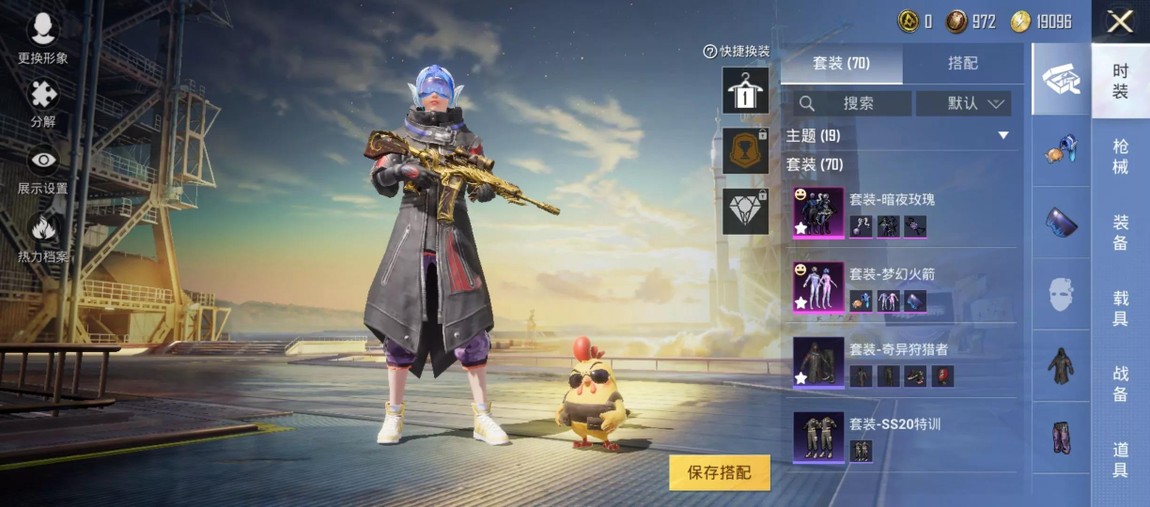
Task: Switch to the 载具 vehicles category
Action: click(1120, 308)
